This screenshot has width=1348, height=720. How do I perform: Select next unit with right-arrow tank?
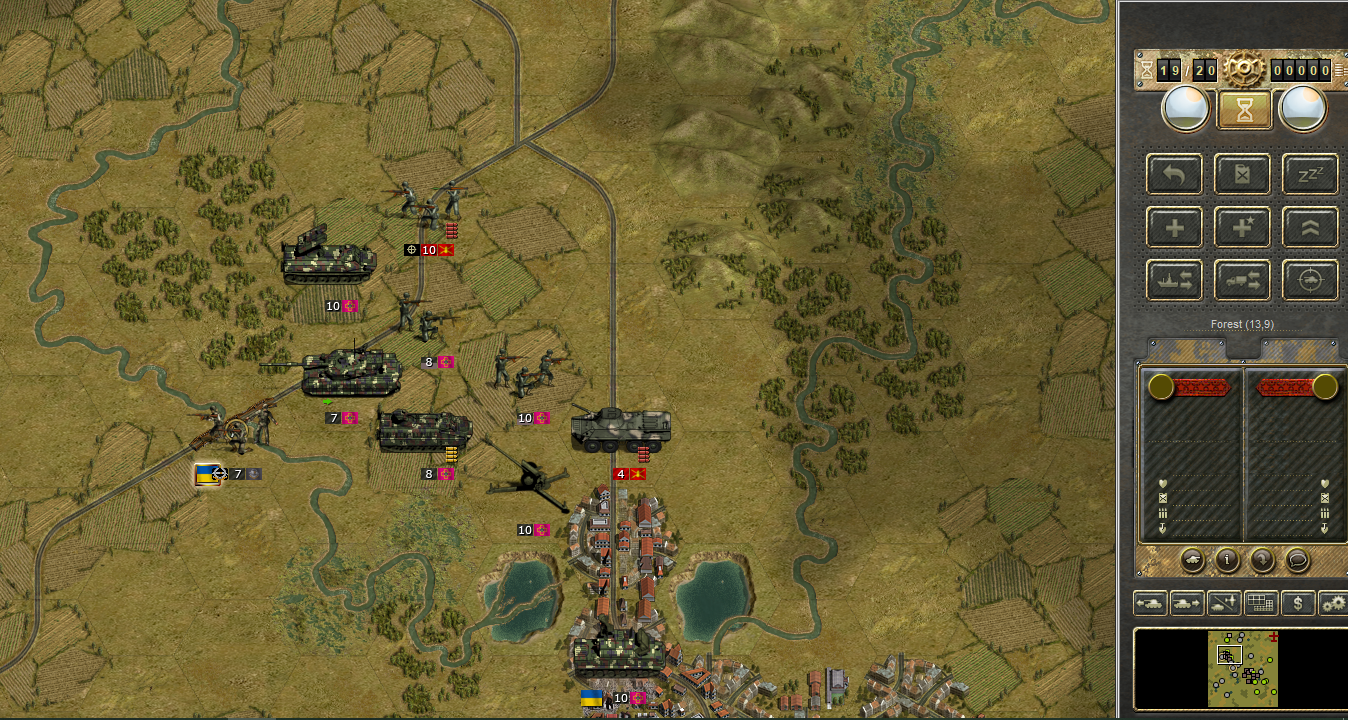coord(1187,604)
